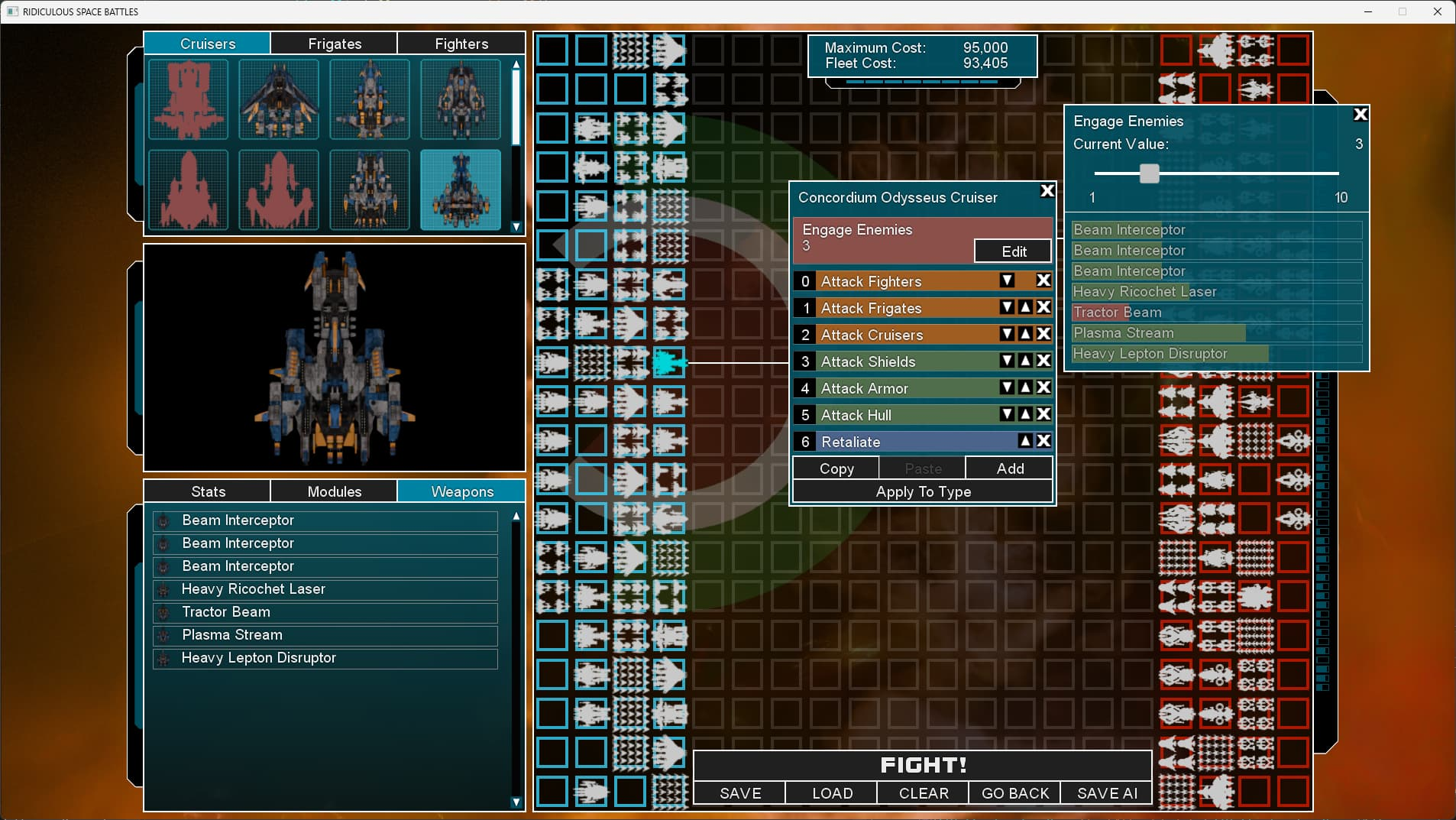Switch to the Frigates tab

(335, 44)
